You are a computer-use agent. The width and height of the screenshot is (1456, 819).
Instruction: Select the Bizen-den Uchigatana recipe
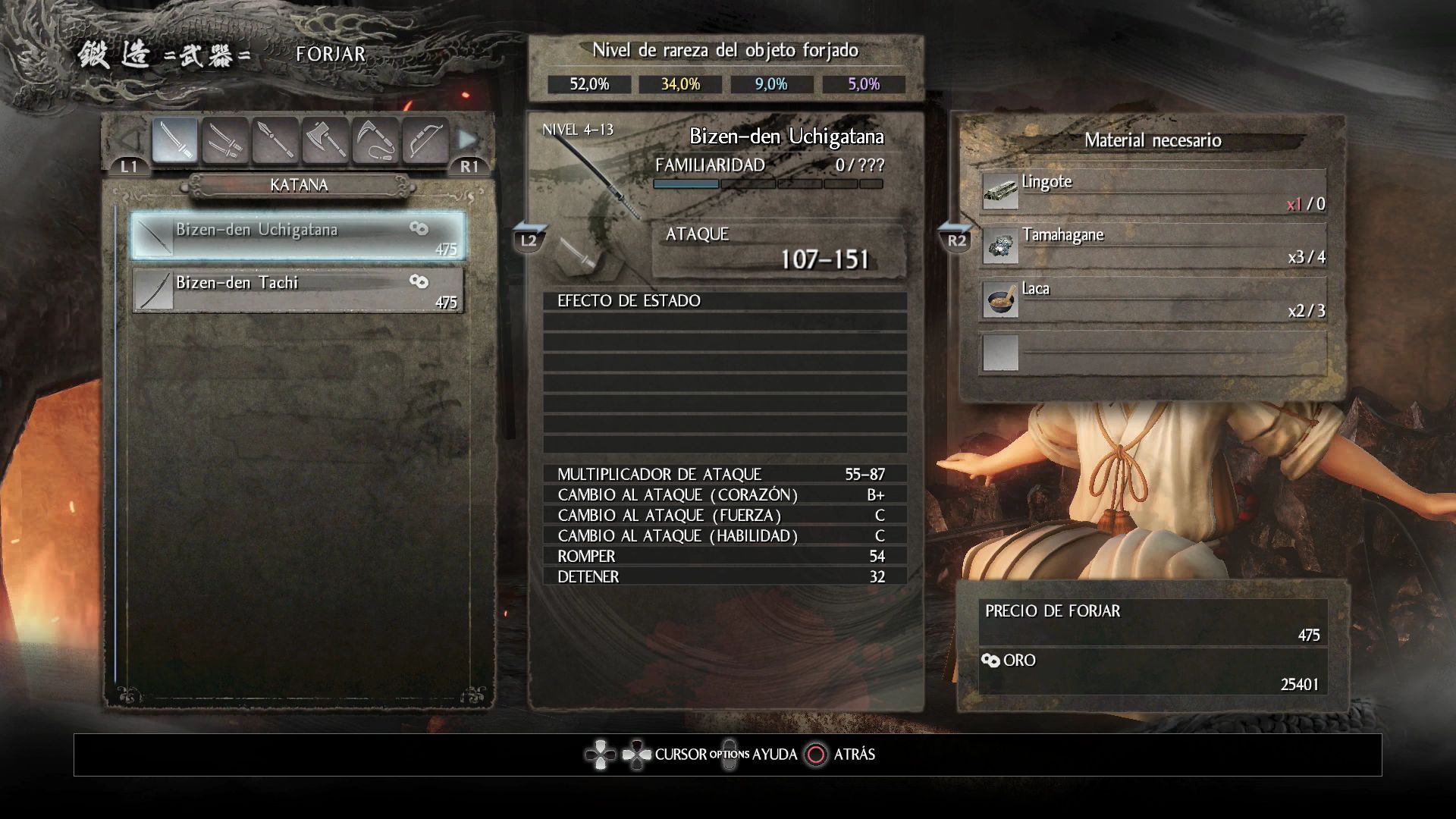click(x=298, y=237)
